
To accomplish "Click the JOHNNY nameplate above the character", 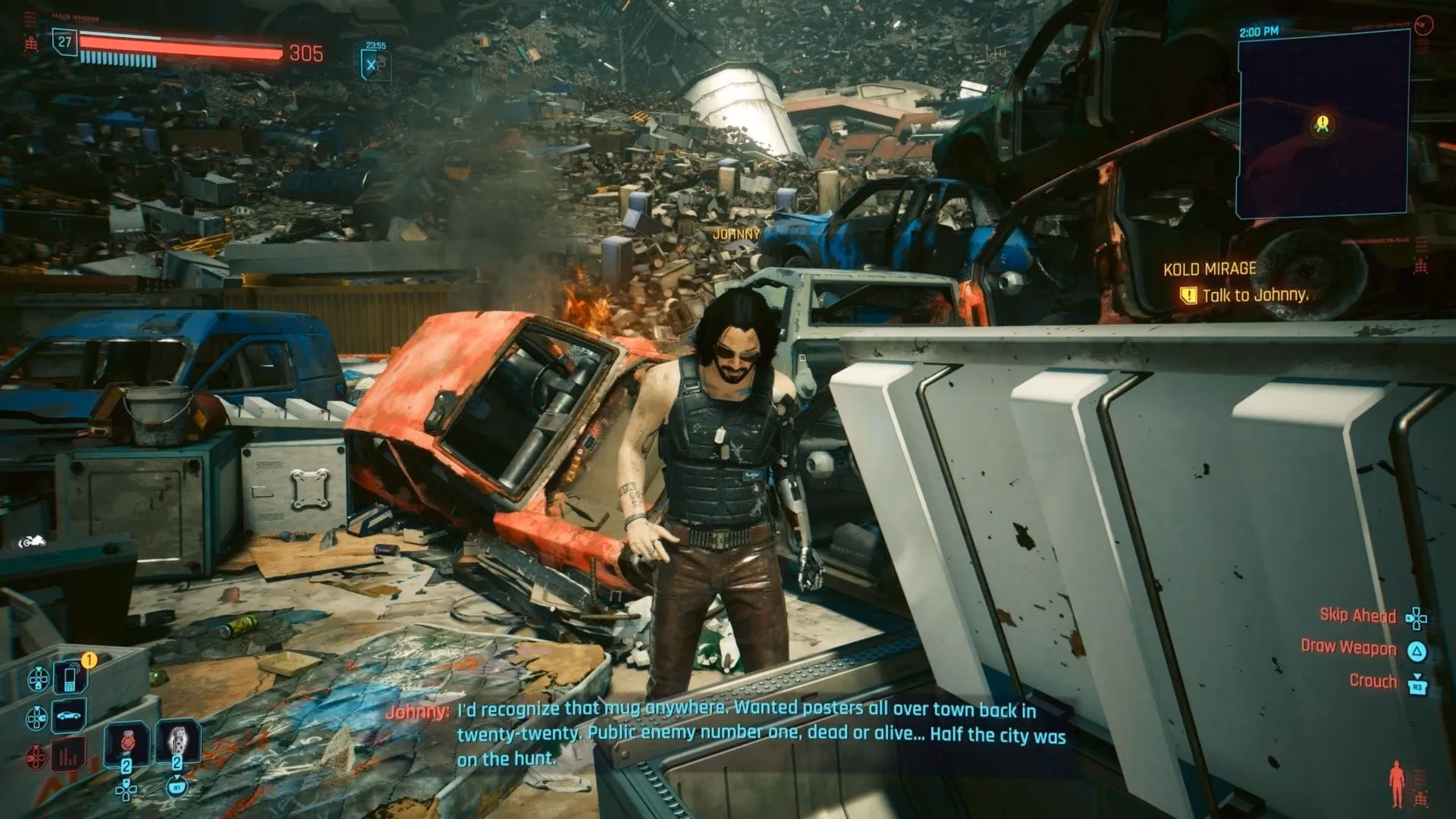I will 738,233.
